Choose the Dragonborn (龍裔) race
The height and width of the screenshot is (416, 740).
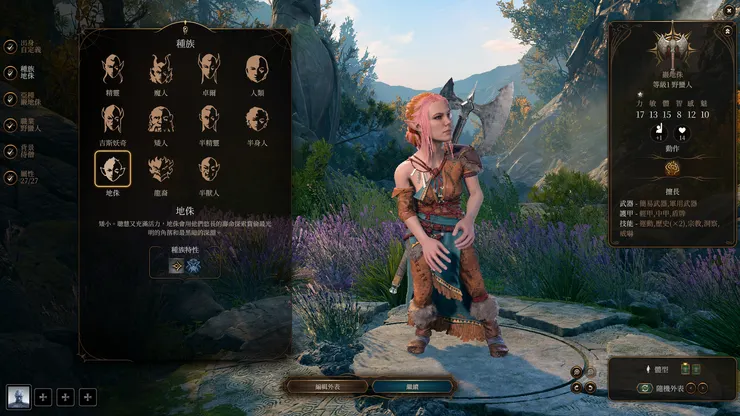161,169
